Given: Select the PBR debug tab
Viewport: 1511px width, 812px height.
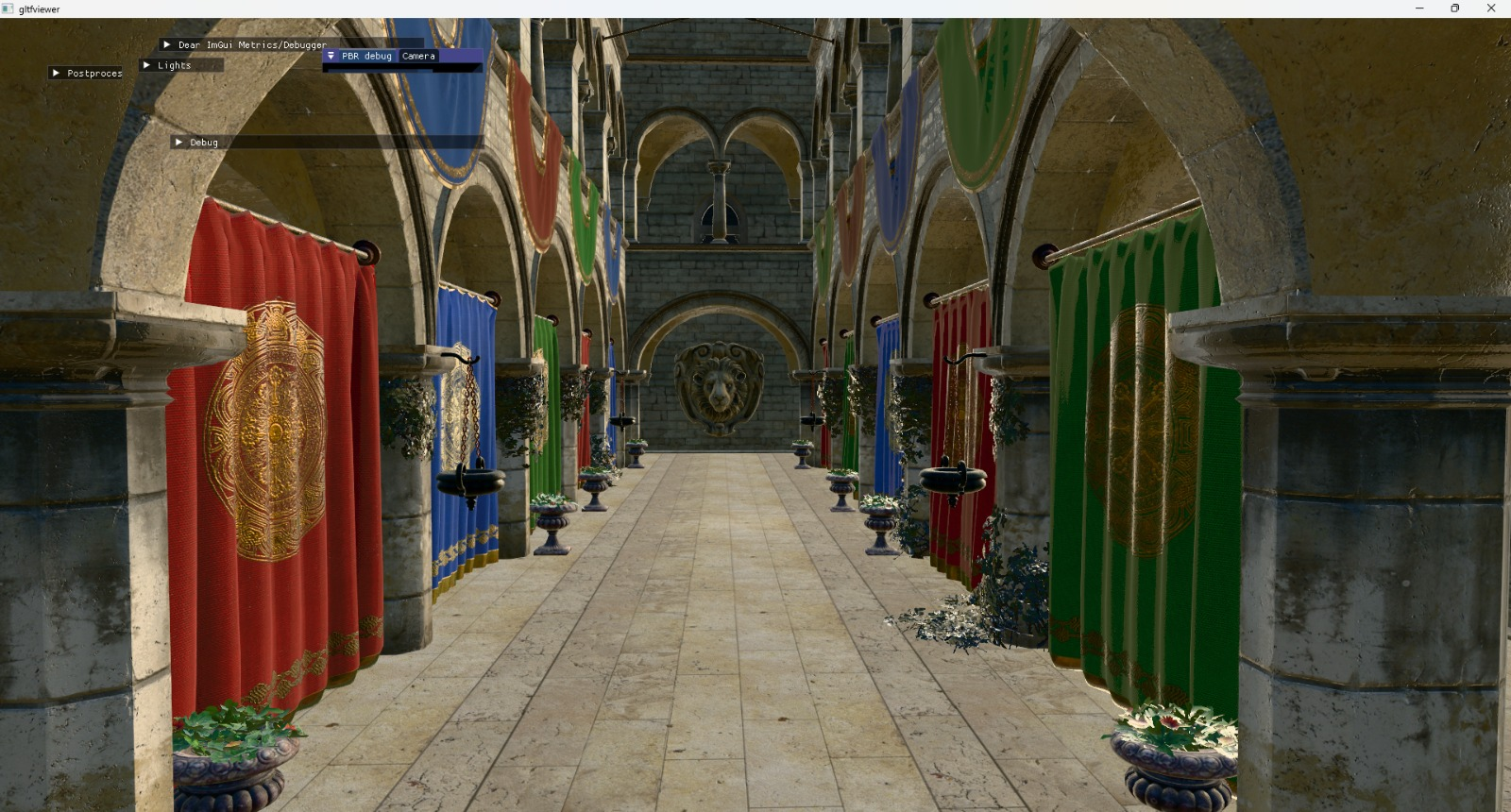Looking at the screenshot, I should pos(368,56).
